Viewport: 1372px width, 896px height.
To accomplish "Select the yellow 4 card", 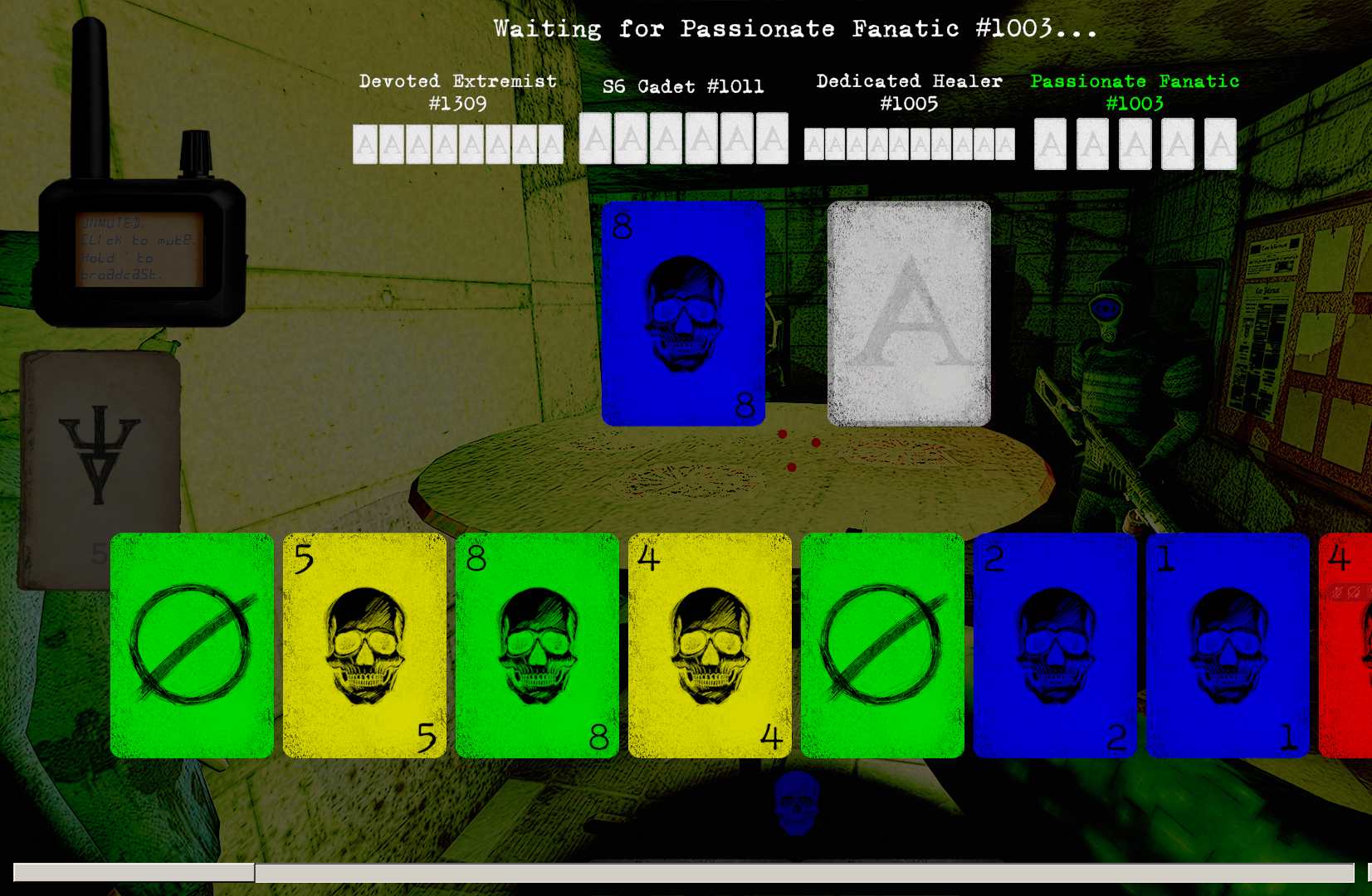I will point(710,645).
